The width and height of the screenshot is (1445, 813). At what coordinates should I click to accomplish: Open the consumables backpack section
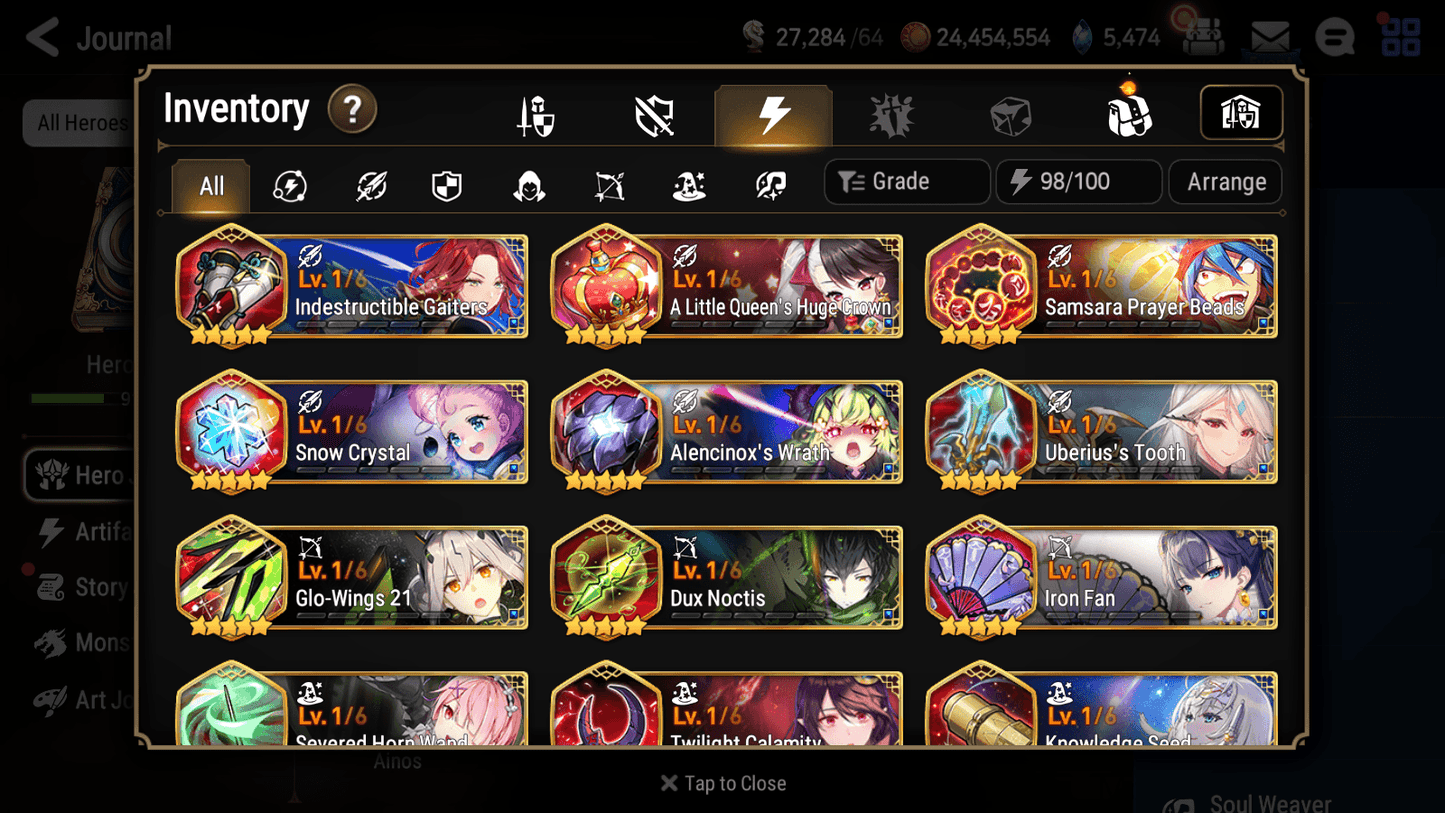[1128, 114]
